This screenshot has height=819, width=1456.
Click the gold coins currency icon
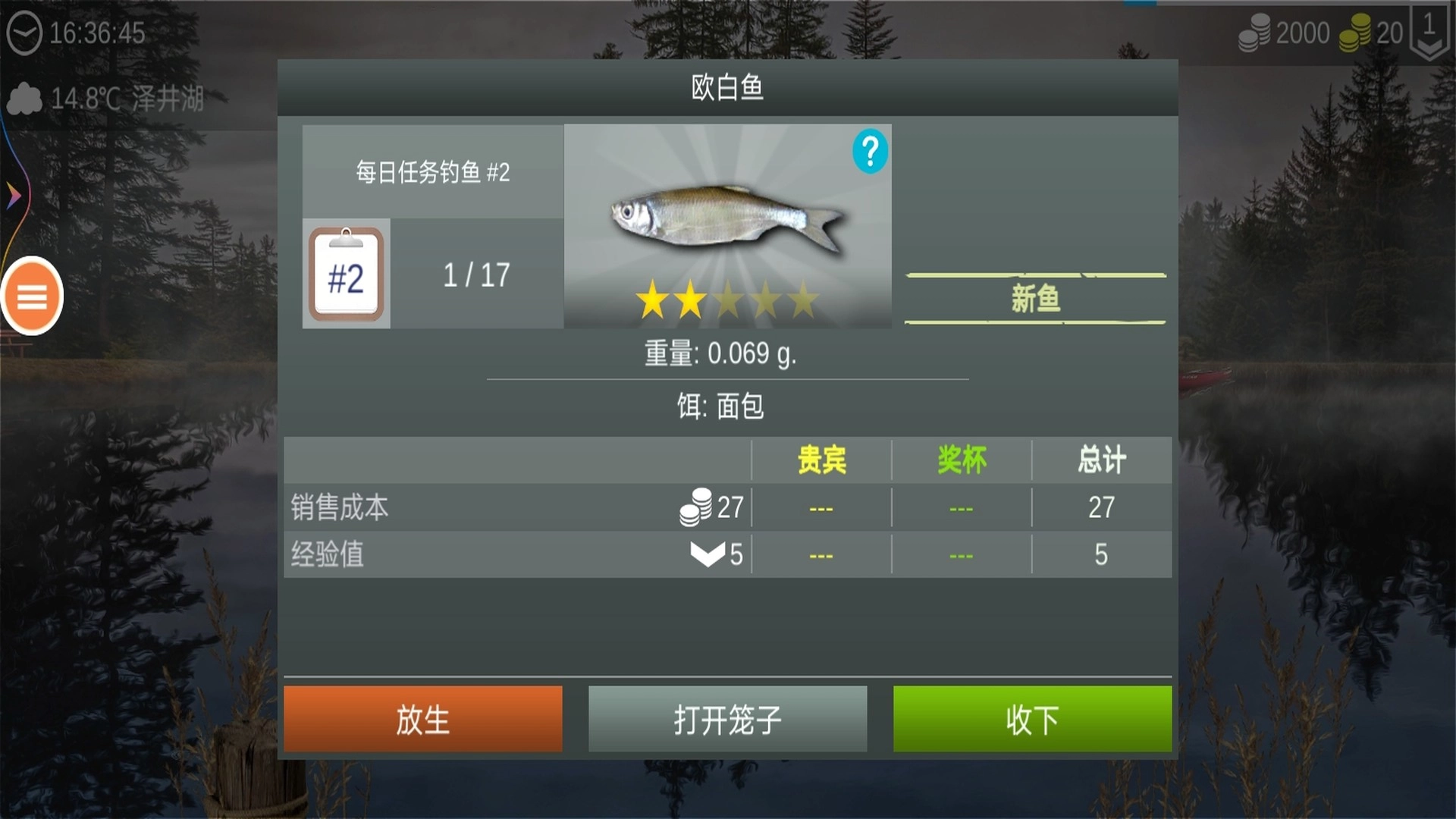coord(1353,32)
